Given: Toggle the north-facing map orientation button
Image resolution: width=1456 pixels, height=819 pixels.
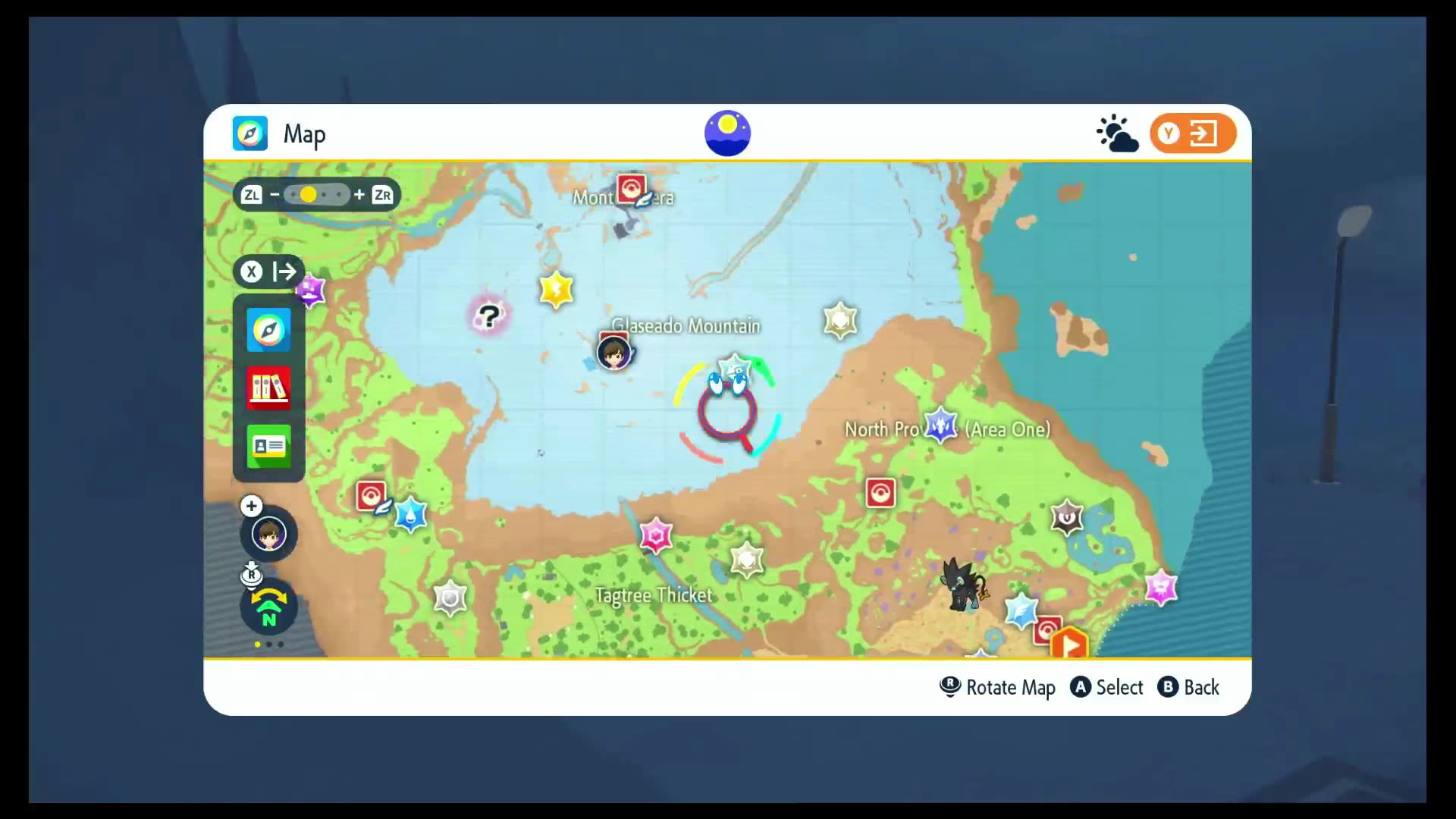Looking at the screenshot, I should [268, 608].
